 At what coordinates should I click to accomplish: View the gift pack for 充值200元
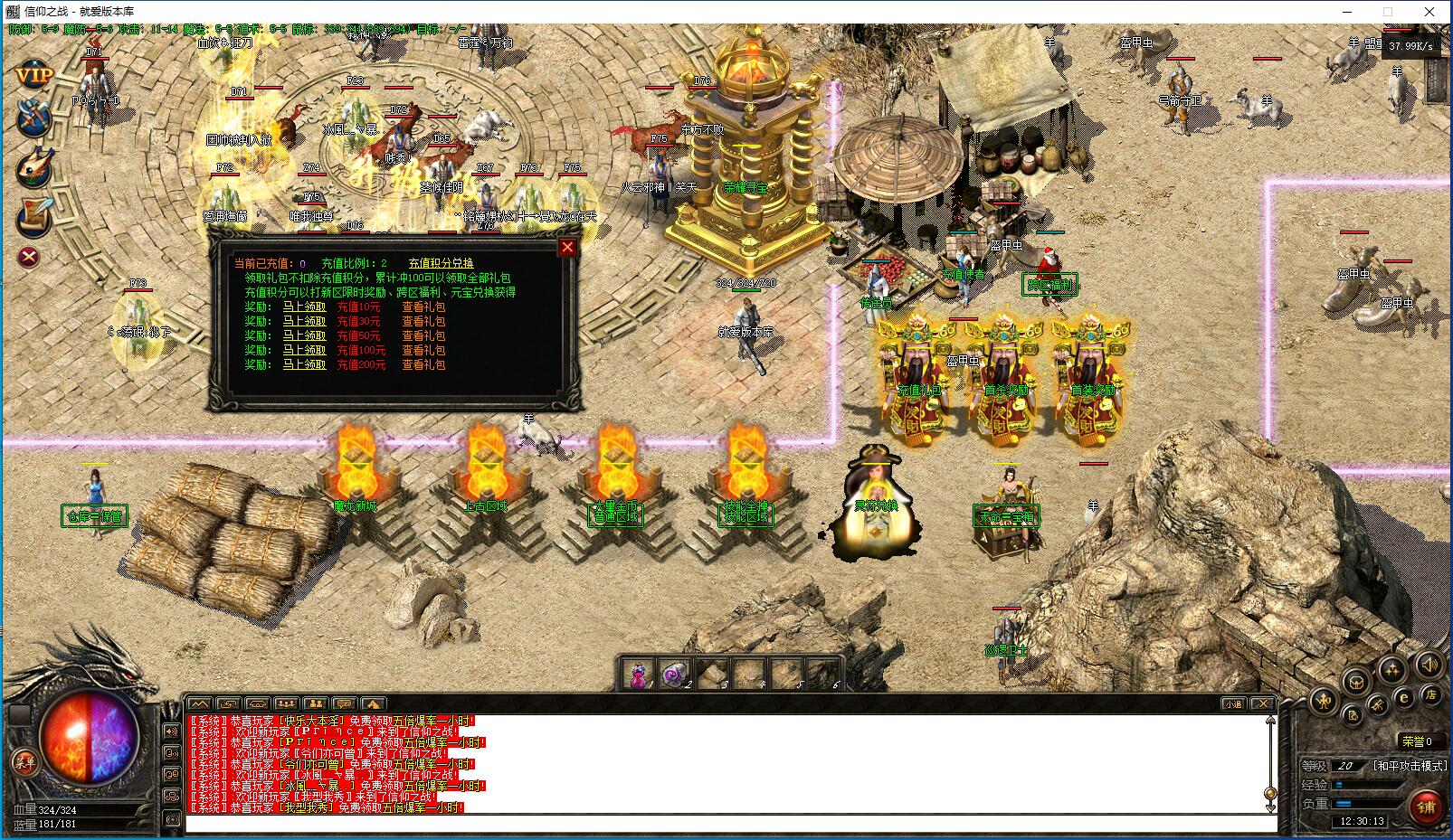423,365
